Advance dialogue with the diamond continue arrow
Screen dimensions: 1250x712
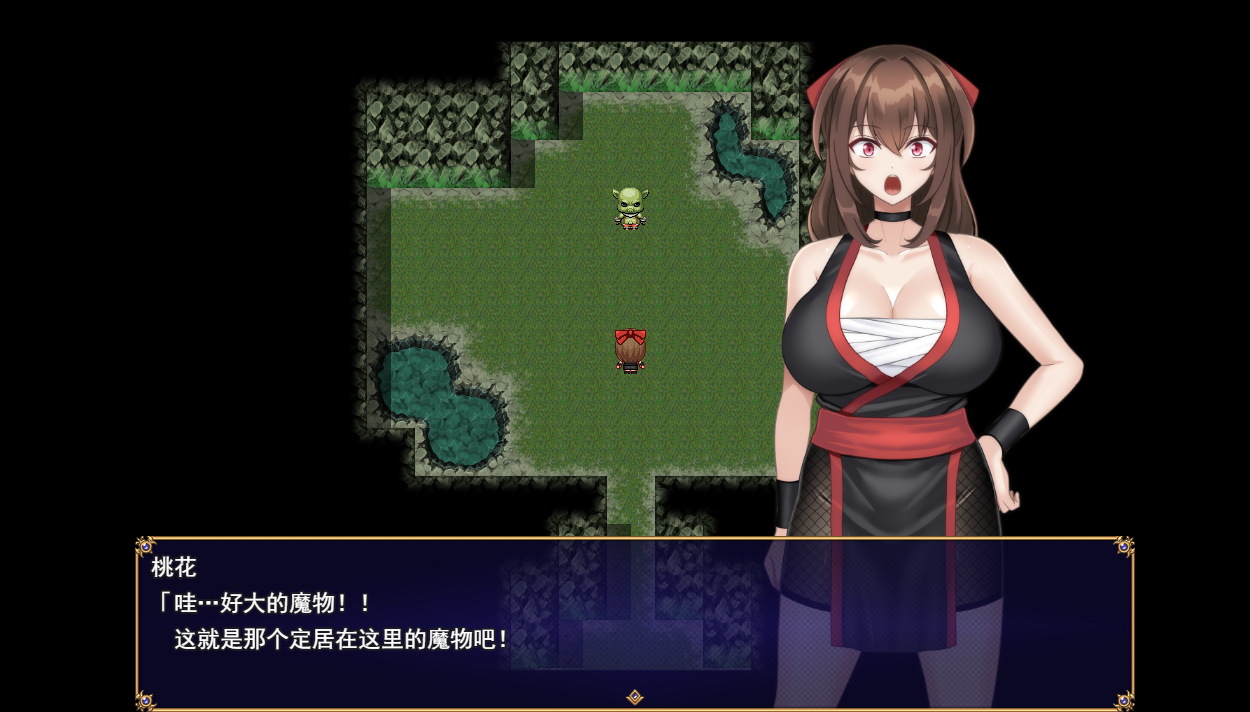click(634, 697)
